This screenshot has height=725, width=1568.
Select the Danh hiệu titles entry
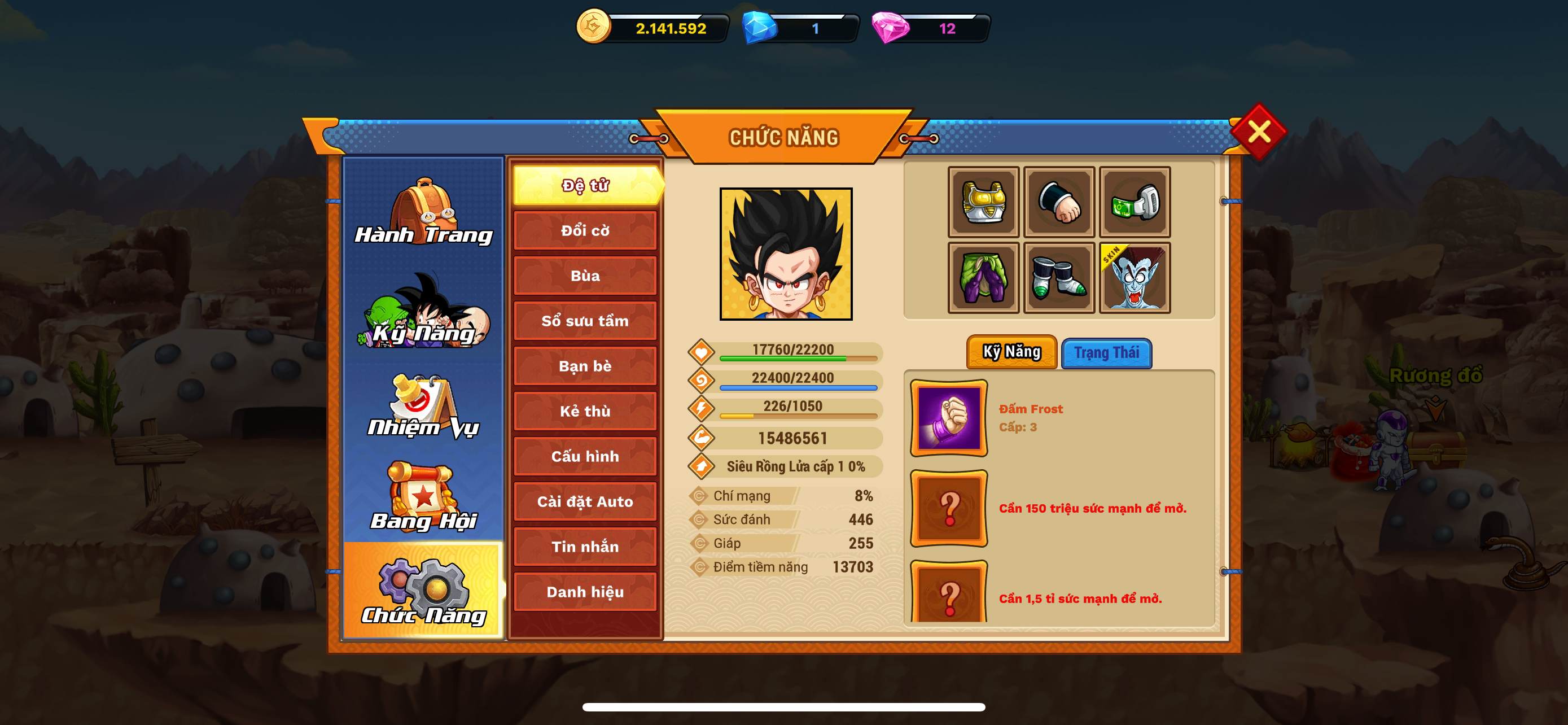(x=585, y=592)
